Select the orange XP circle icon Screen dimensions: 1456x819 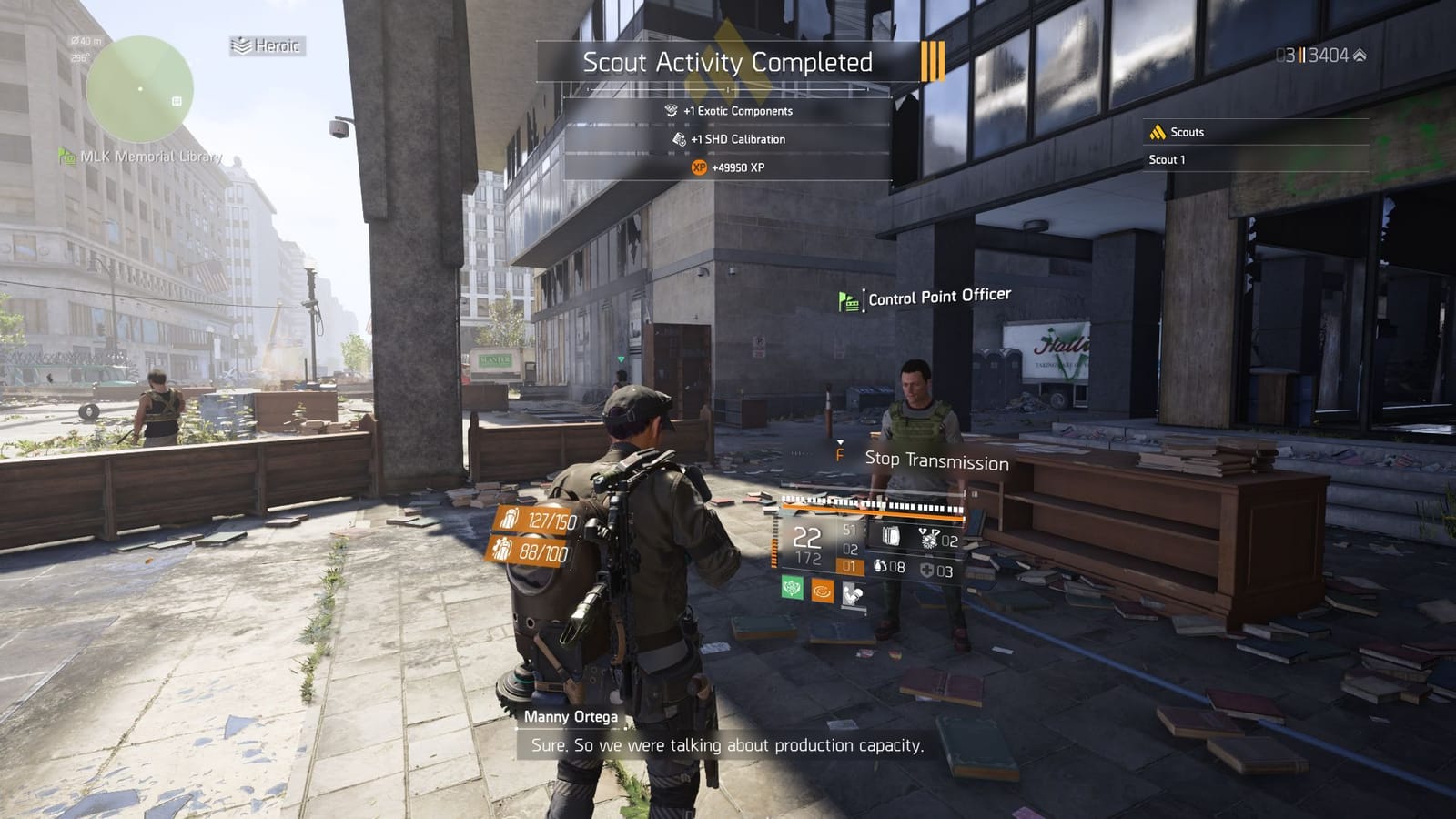click(x=698, y=168)
